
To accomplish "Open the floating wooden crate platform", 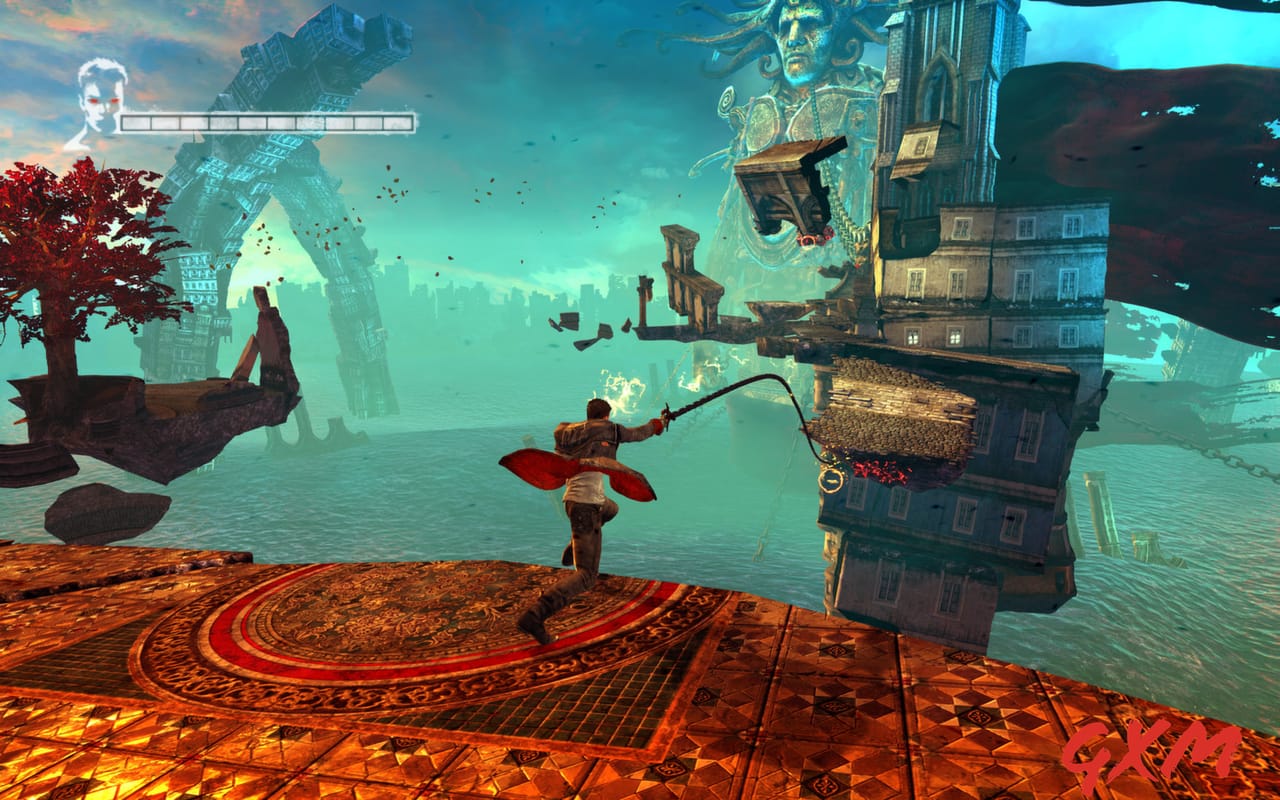I will pos(785,185).
